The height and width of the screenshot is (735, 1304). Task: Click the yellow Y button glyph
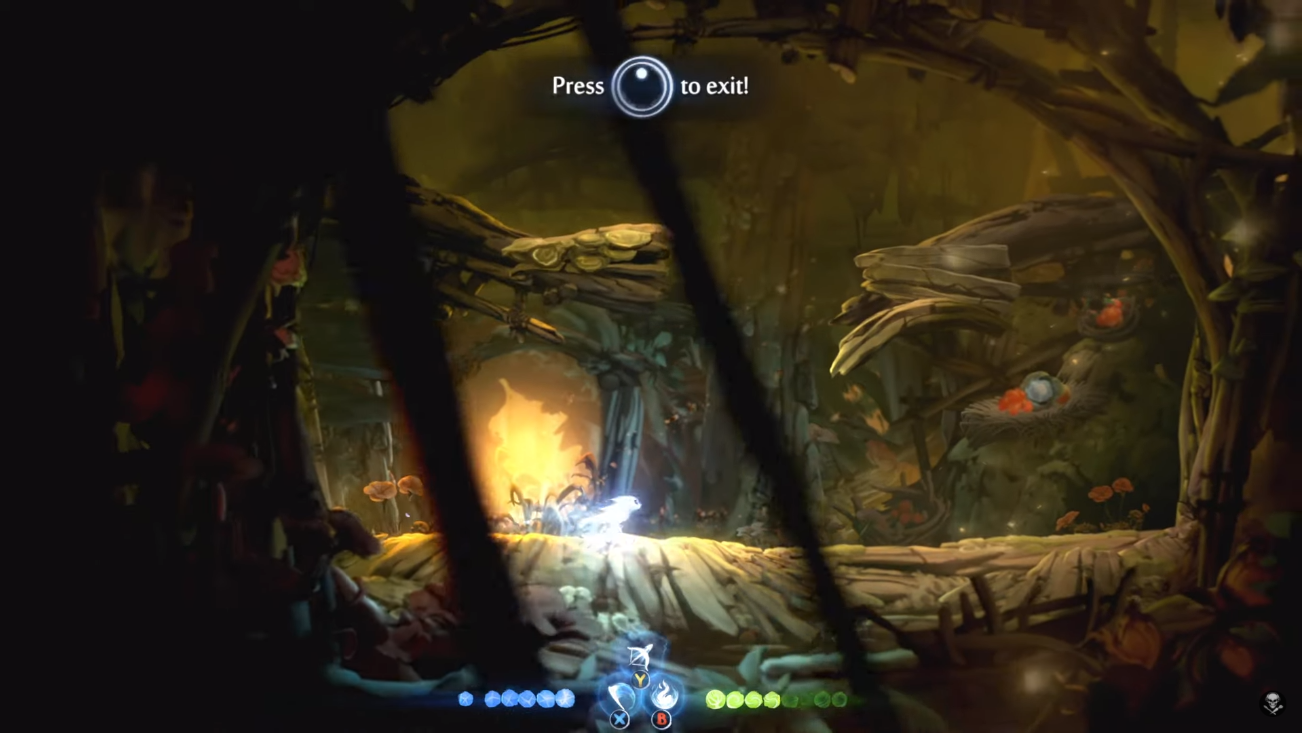point(640,679)
